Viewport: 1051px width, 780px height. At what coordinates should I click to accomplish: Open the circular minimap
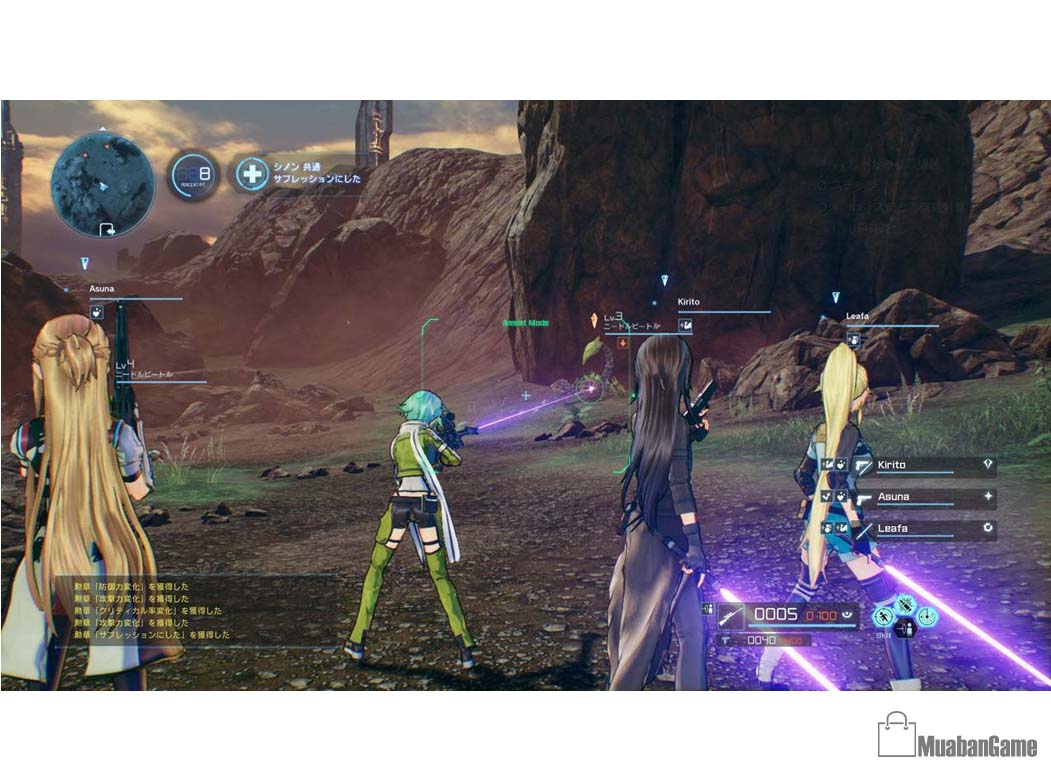(102, 185)
